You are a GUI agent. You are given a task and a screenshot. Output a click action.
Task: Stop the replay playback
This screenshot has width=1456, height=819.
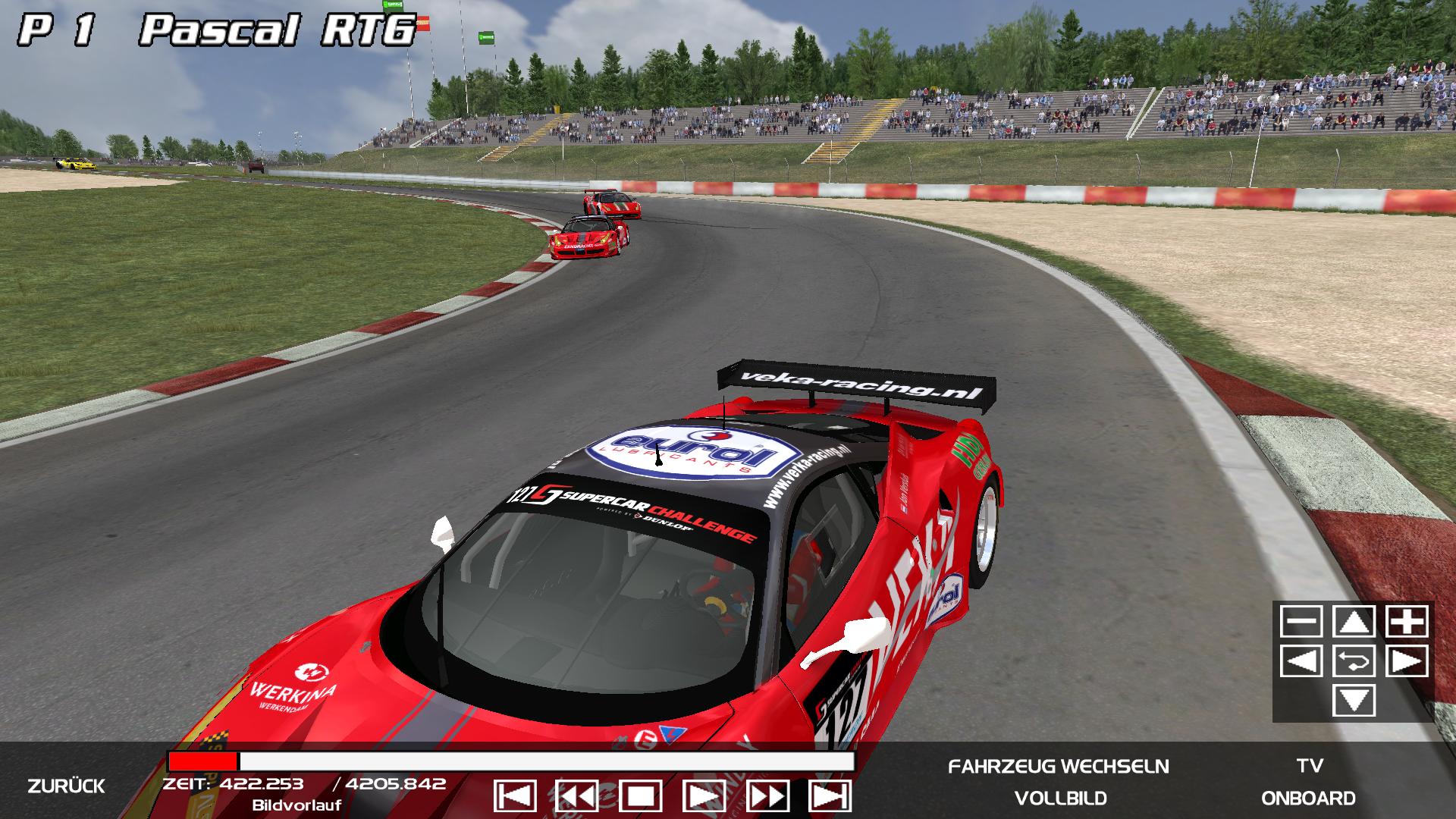click(641, 797)
